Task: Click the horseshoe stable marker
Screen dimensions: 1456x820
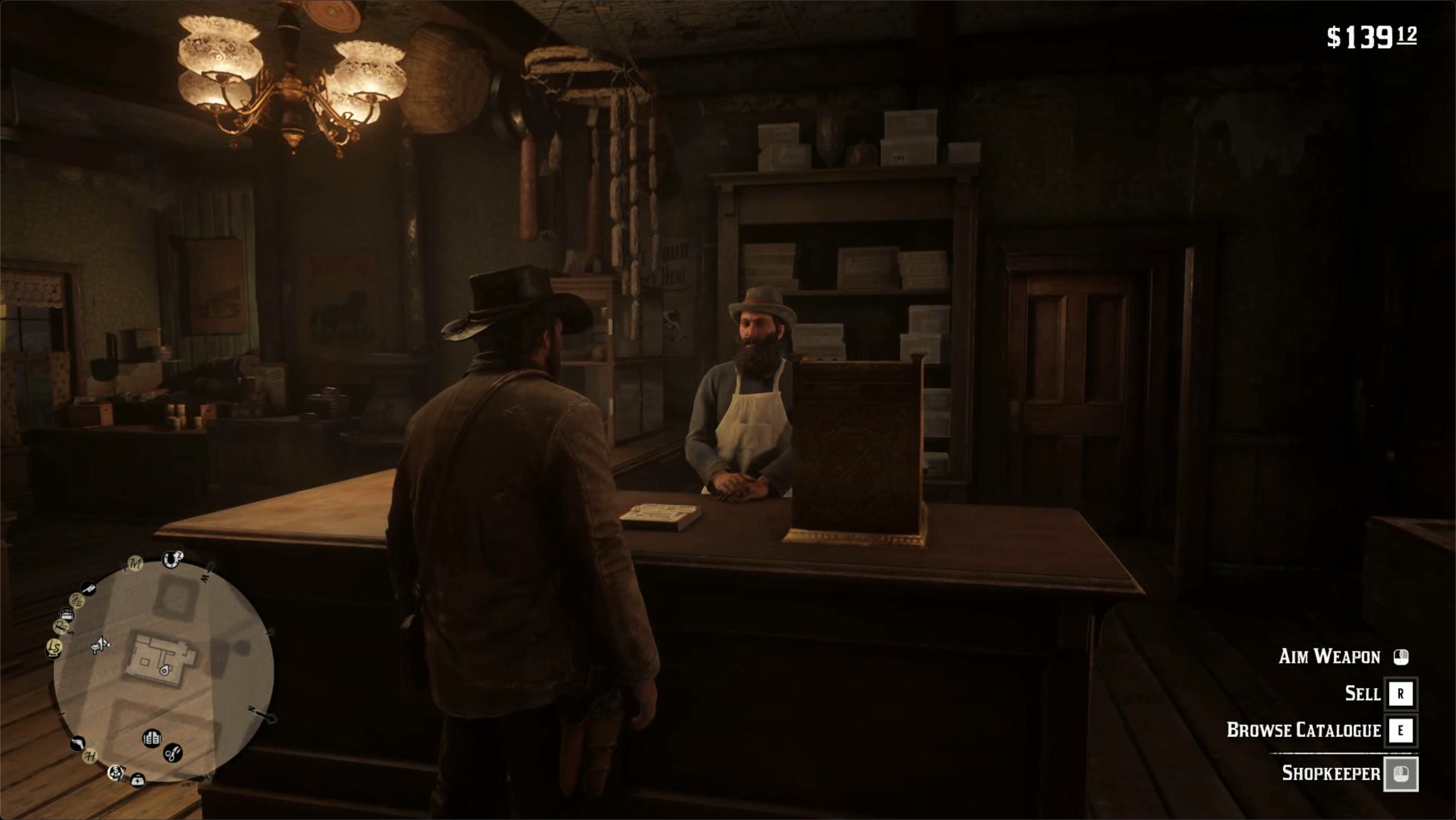Action: coord(171,559)
